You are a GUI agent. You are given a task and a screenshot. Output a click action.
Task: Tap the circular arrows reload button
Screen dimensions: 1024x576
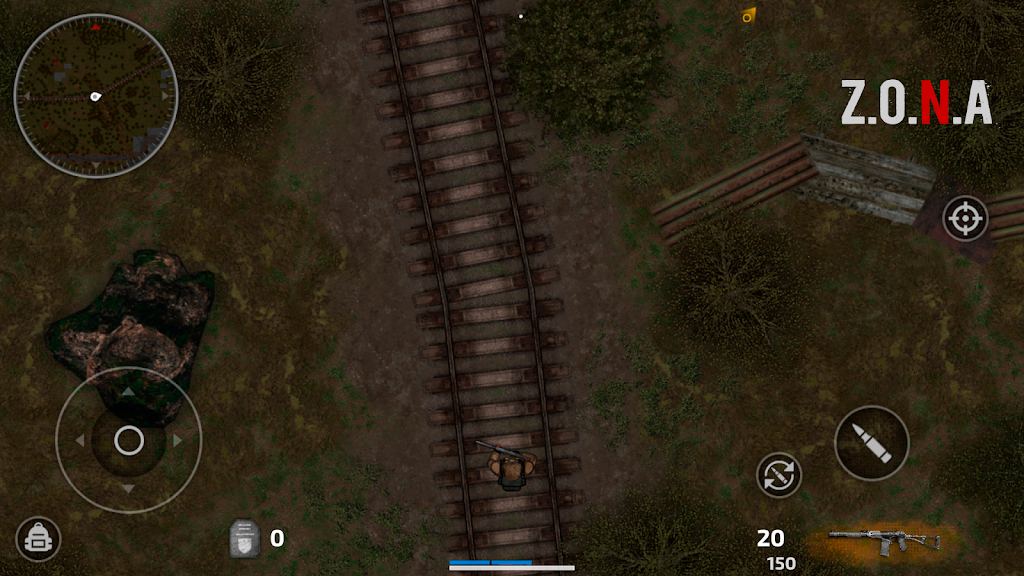click(779, 474)
